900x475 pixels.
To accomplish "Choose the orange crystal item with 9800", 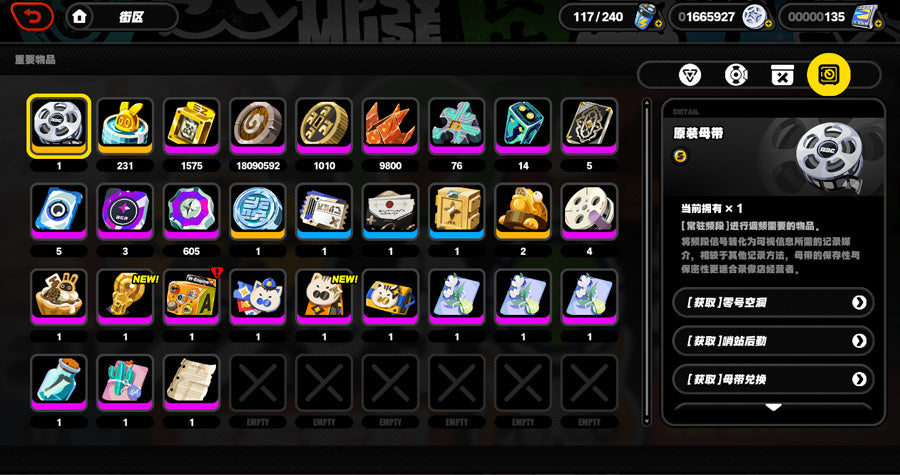I will (391, 126).
